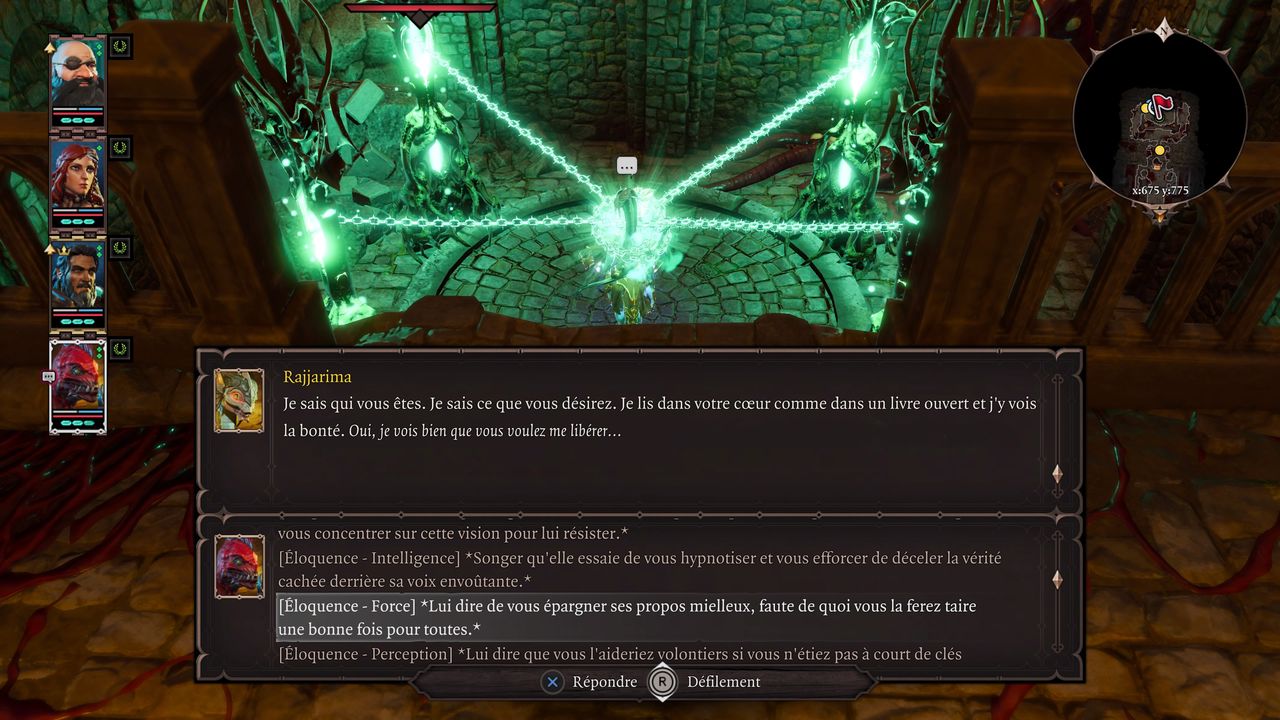The height and width of the screenshot is (720, 1280).
Task: Select the red lizard party portrait
Action: click(78, 380)
